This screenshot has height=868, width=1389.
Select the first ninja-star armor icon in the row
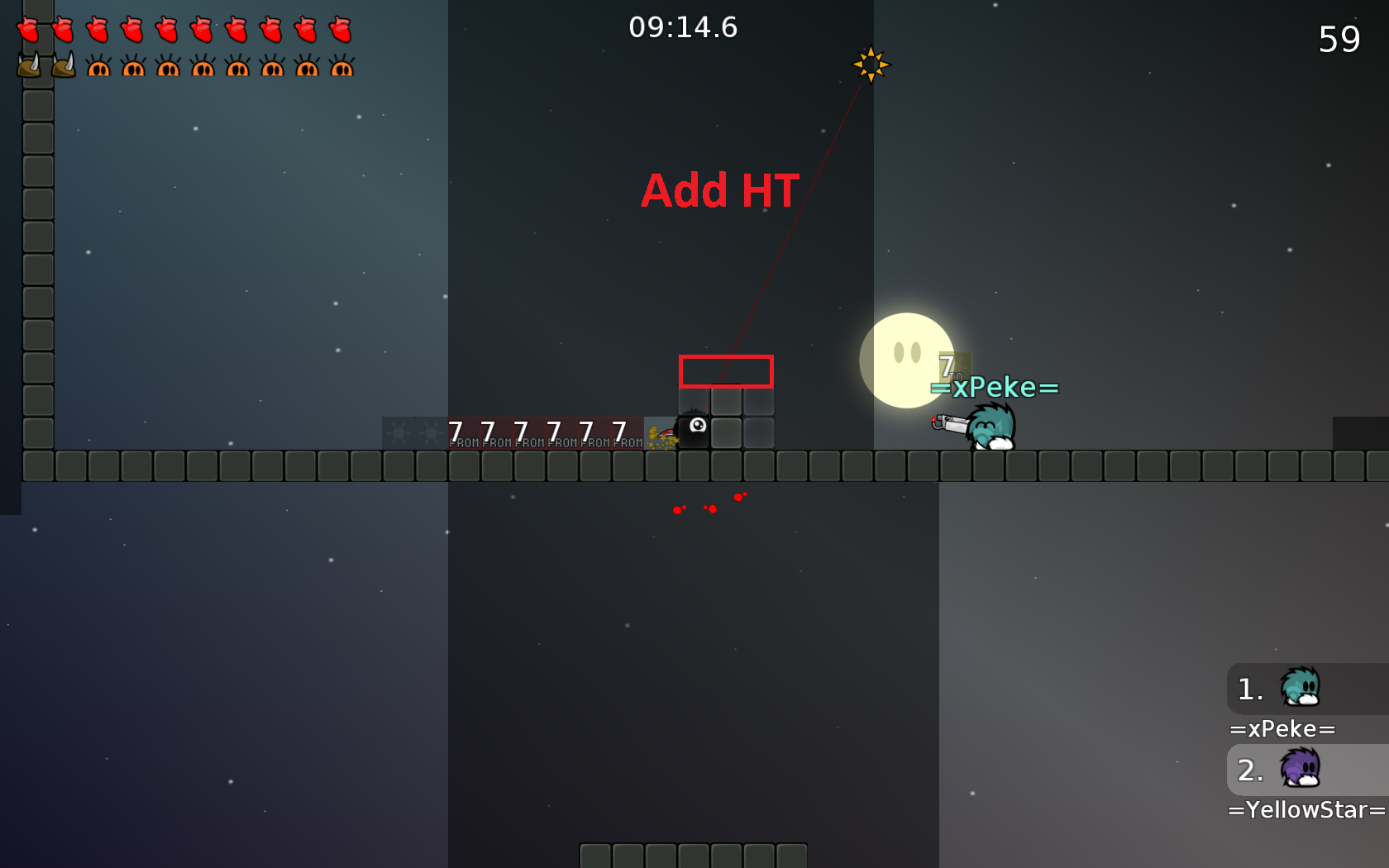click(x=99, y=66)
